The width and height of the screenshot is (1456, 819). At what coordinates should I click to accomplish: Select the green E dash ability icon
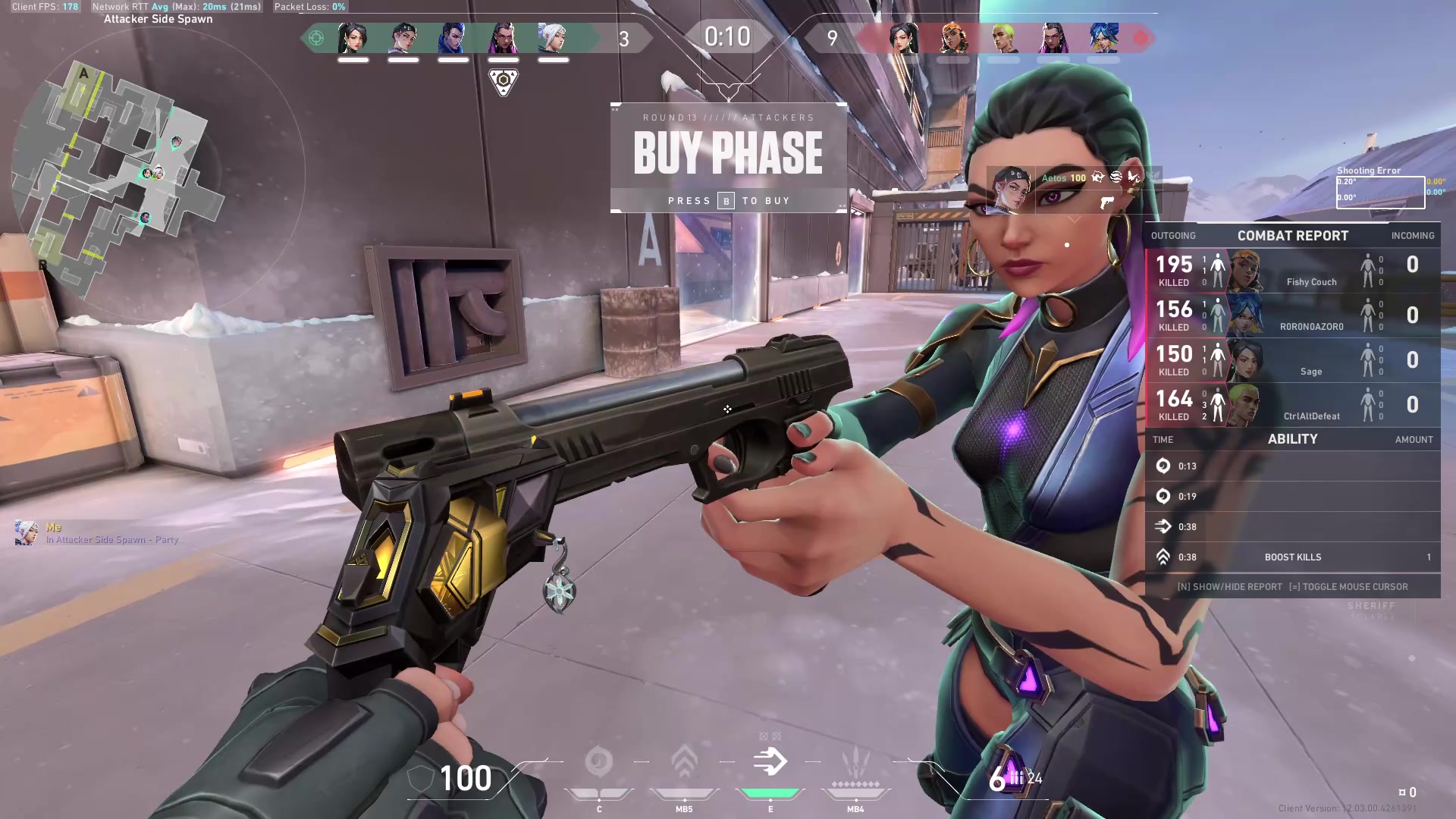[770, 762]
